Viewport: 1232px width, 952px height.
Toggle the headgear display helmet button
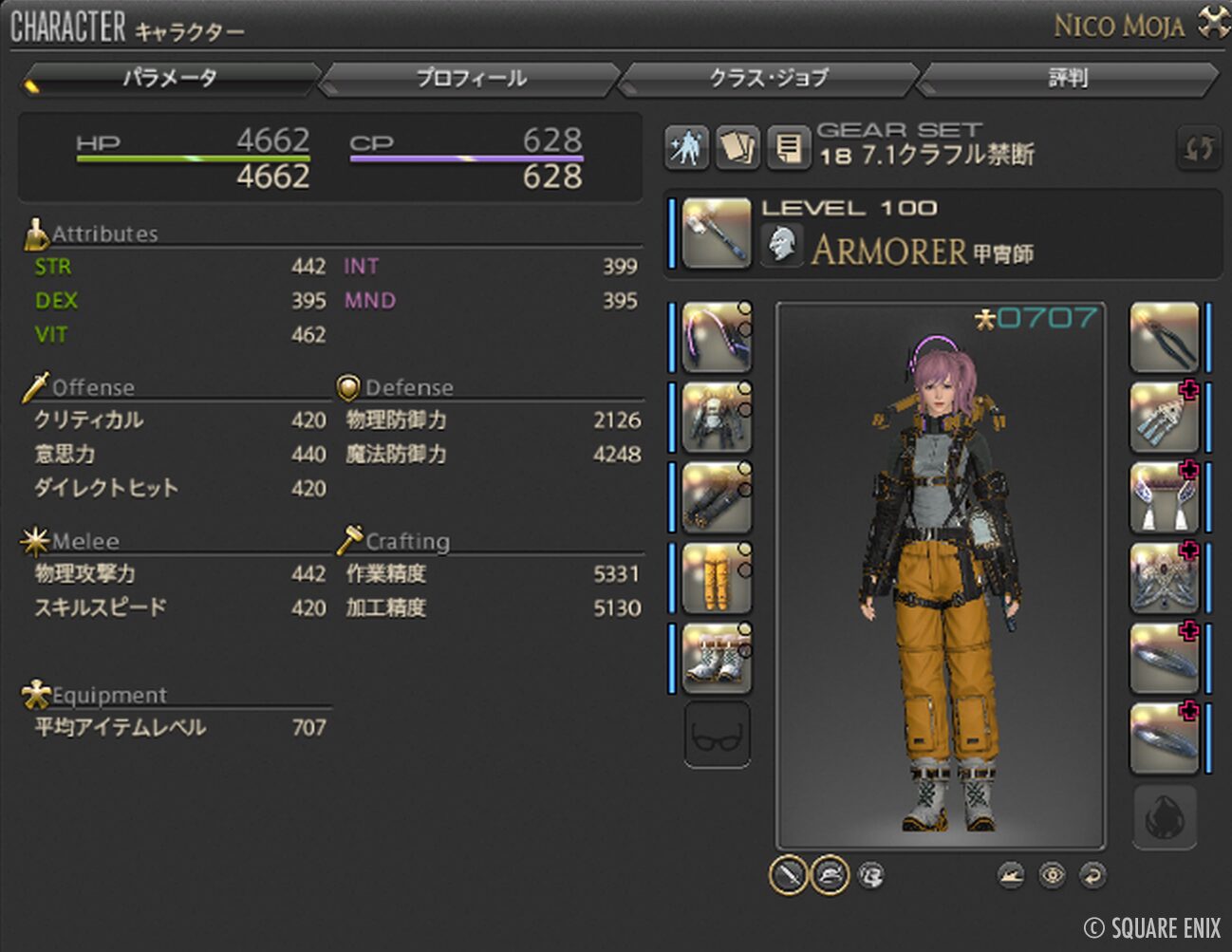click(830, 875)
